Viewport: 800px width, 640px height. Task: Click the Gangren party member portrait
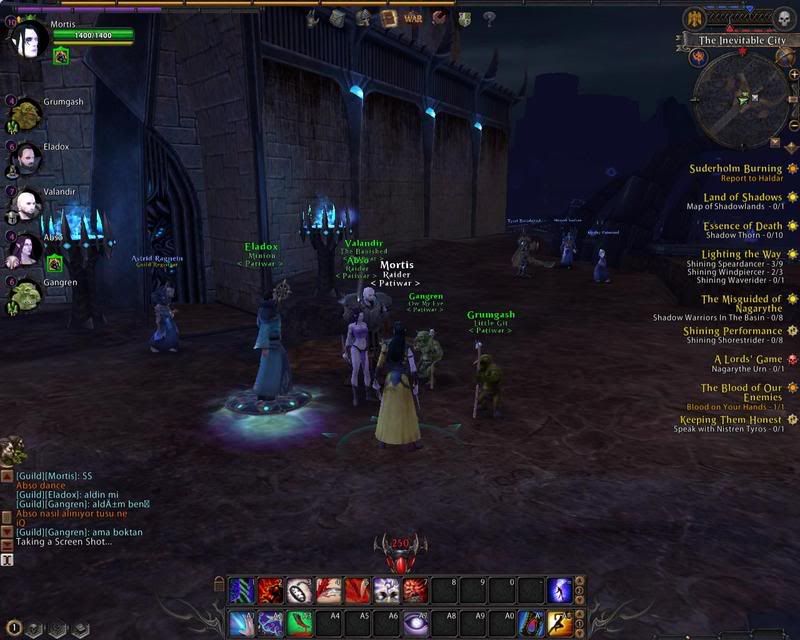[24, 294]
